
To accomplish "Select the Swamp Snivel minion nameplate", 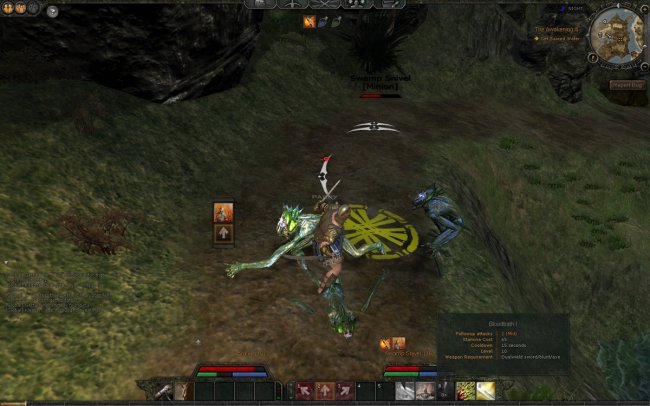I will click(x=380, y=83).
